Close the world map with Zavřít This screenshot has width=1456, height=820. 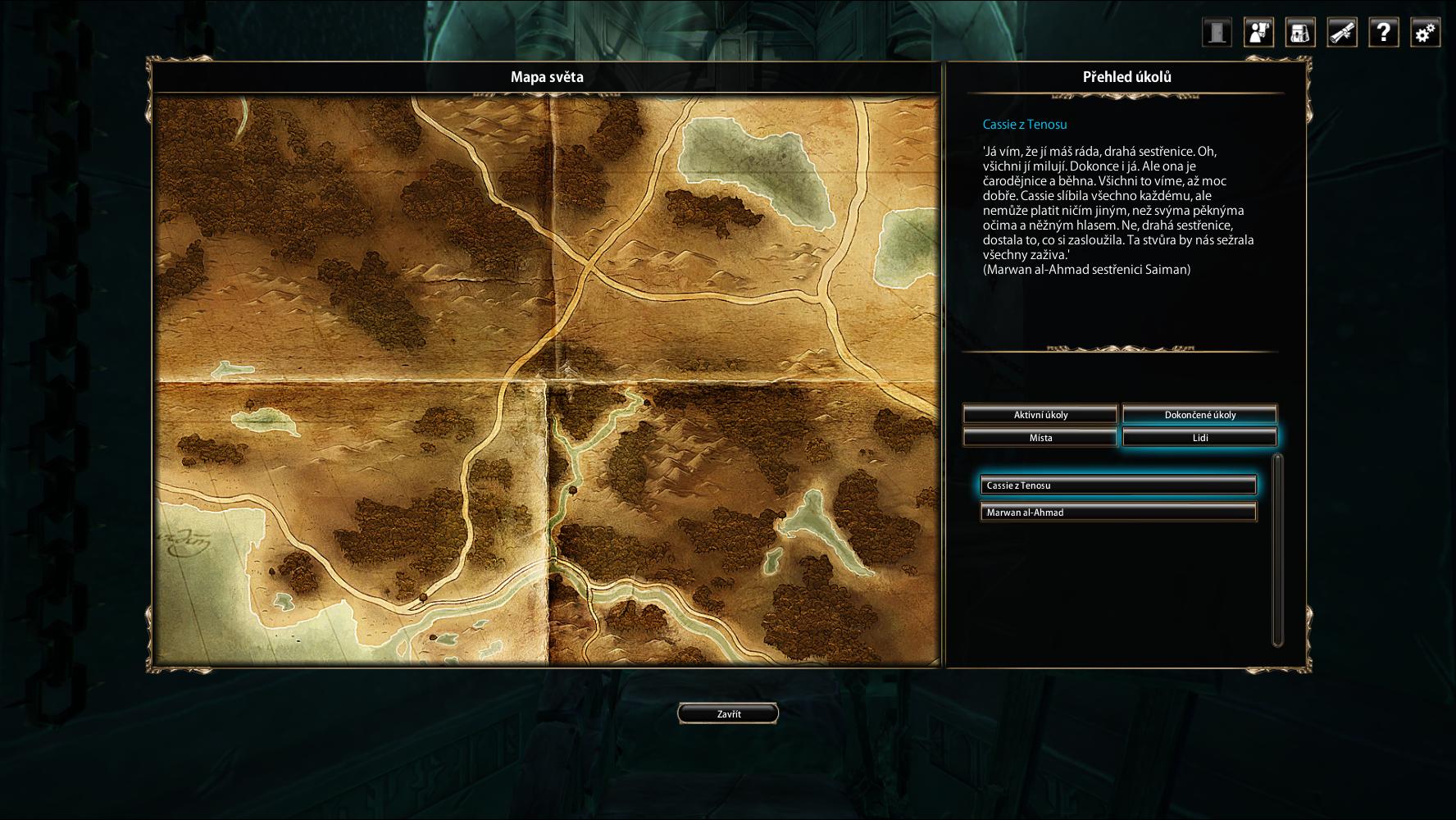(x=728, y=713)
